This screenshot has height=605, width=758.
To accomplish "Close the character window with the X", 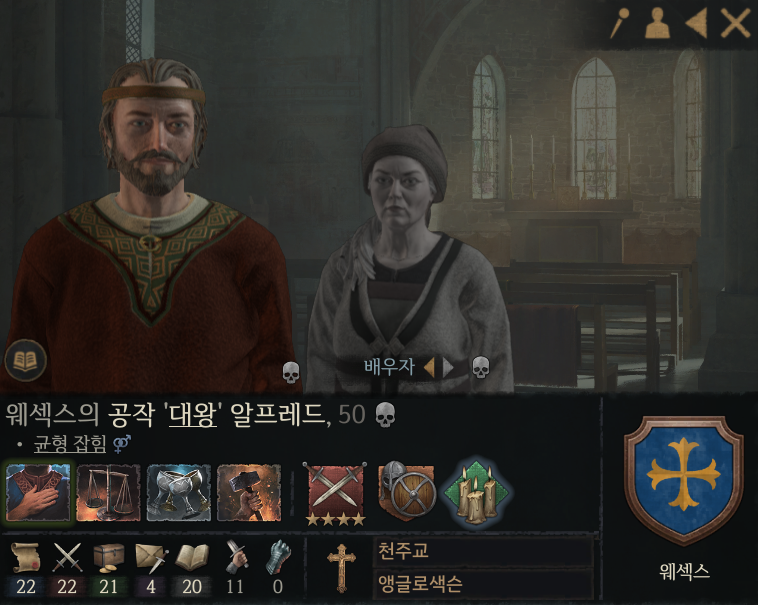I will [735, 23].
